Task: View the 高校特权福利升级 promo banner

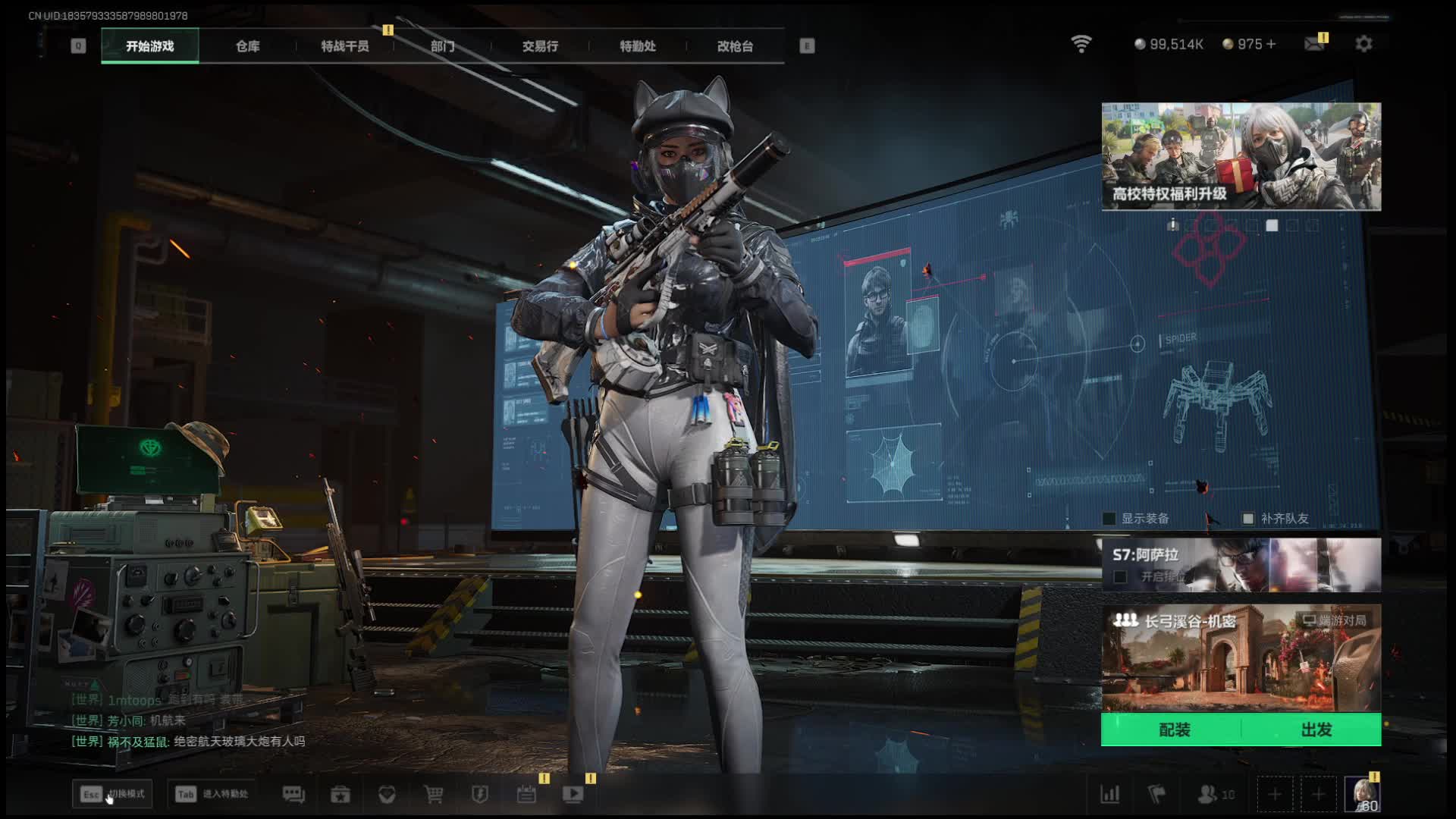Action: pos(1241,156)
